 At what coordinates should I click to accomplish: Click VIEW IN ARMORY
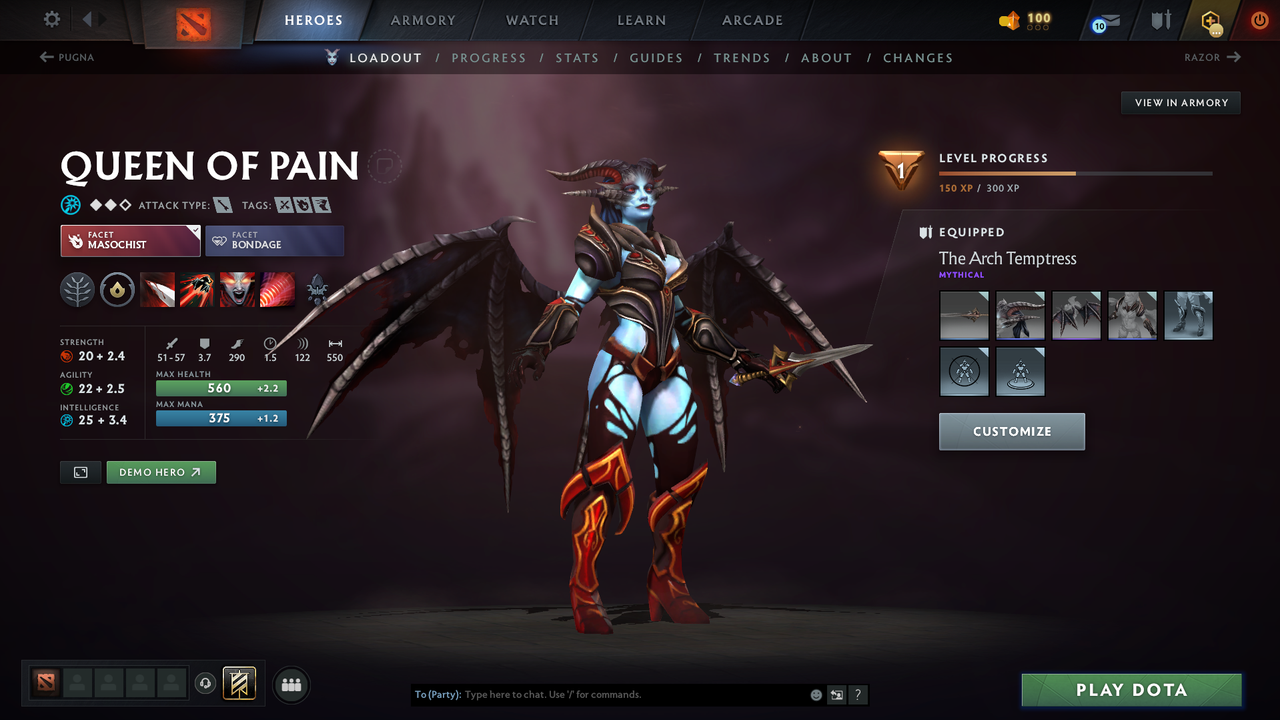(x=1180, y=102)
